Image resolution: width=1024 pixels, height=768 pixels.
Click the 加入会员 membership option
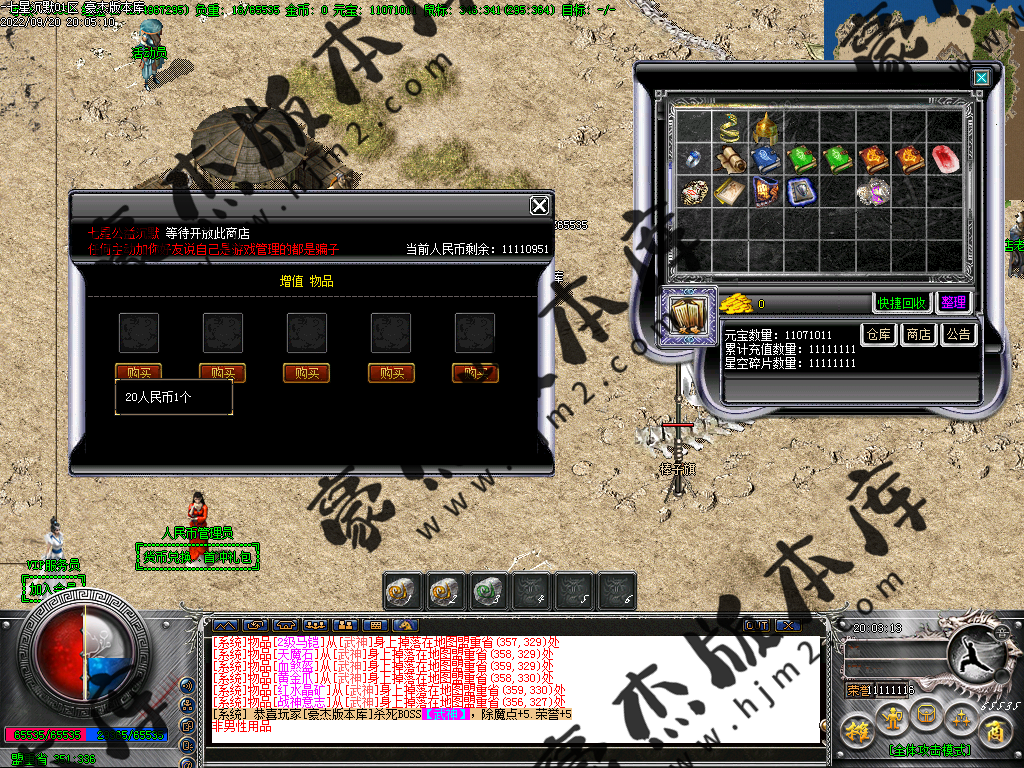(x=52, y=587)
